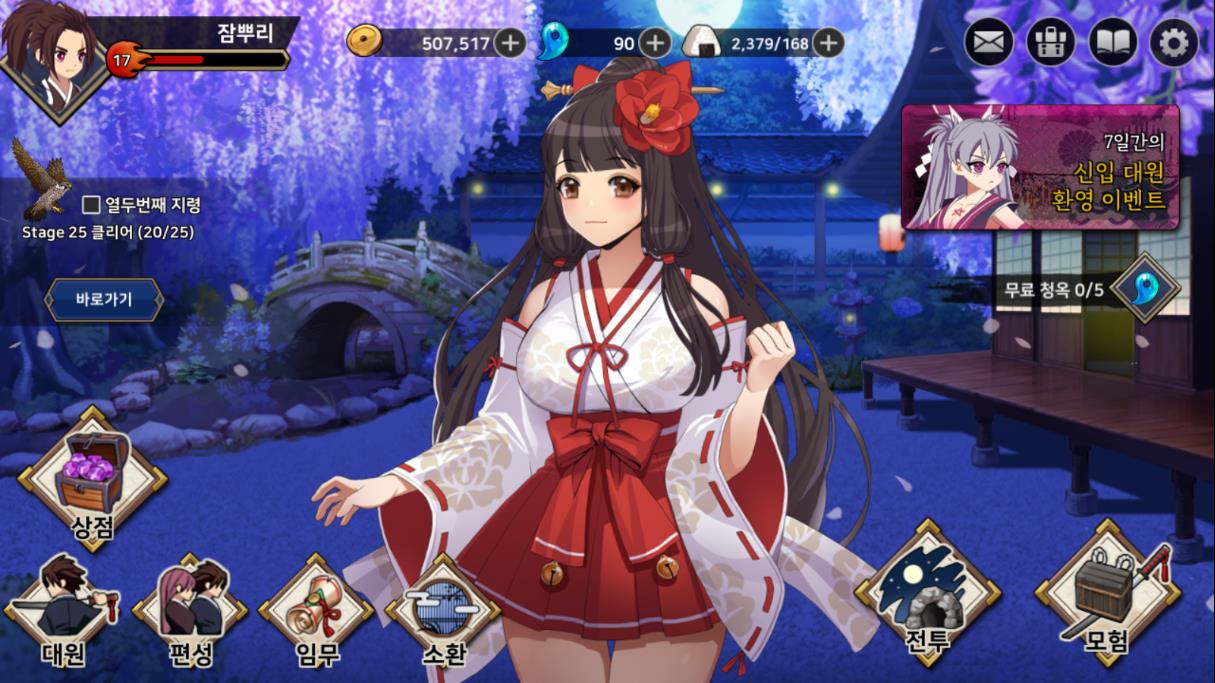Viewport: 1215px width, 683px height.
Task: Open the 모험 adventure menu
Action: (1108, 595)
